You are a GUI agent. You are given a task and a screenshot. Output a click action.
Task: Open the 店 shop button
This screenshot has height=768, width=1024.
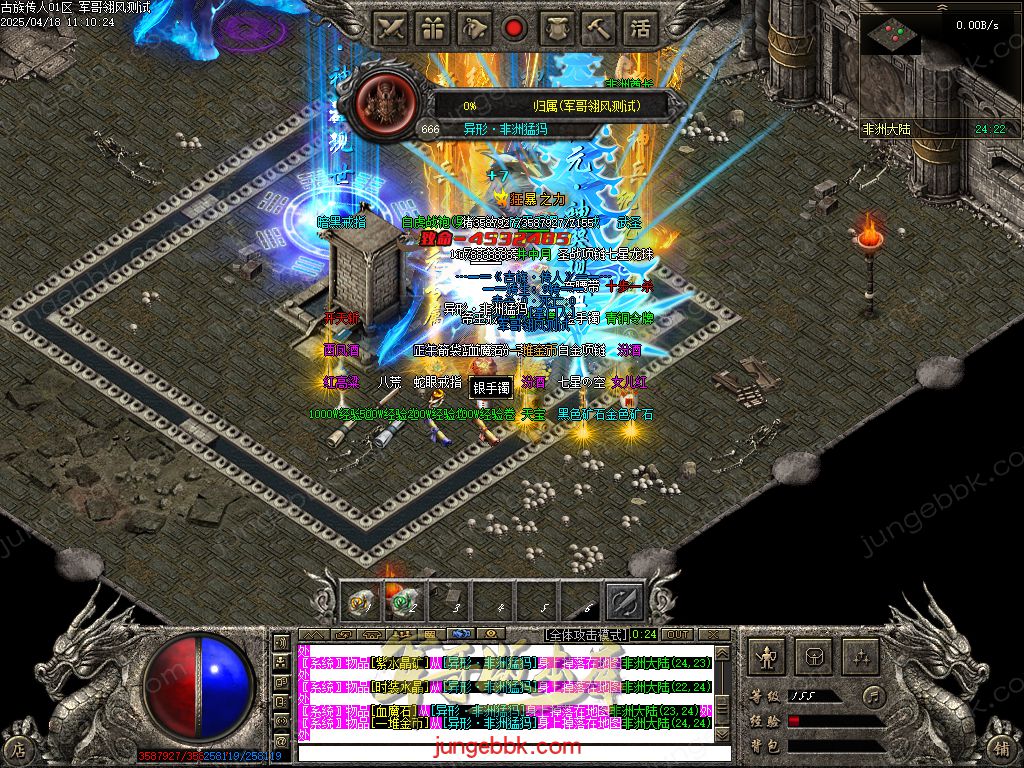point(18,748)
